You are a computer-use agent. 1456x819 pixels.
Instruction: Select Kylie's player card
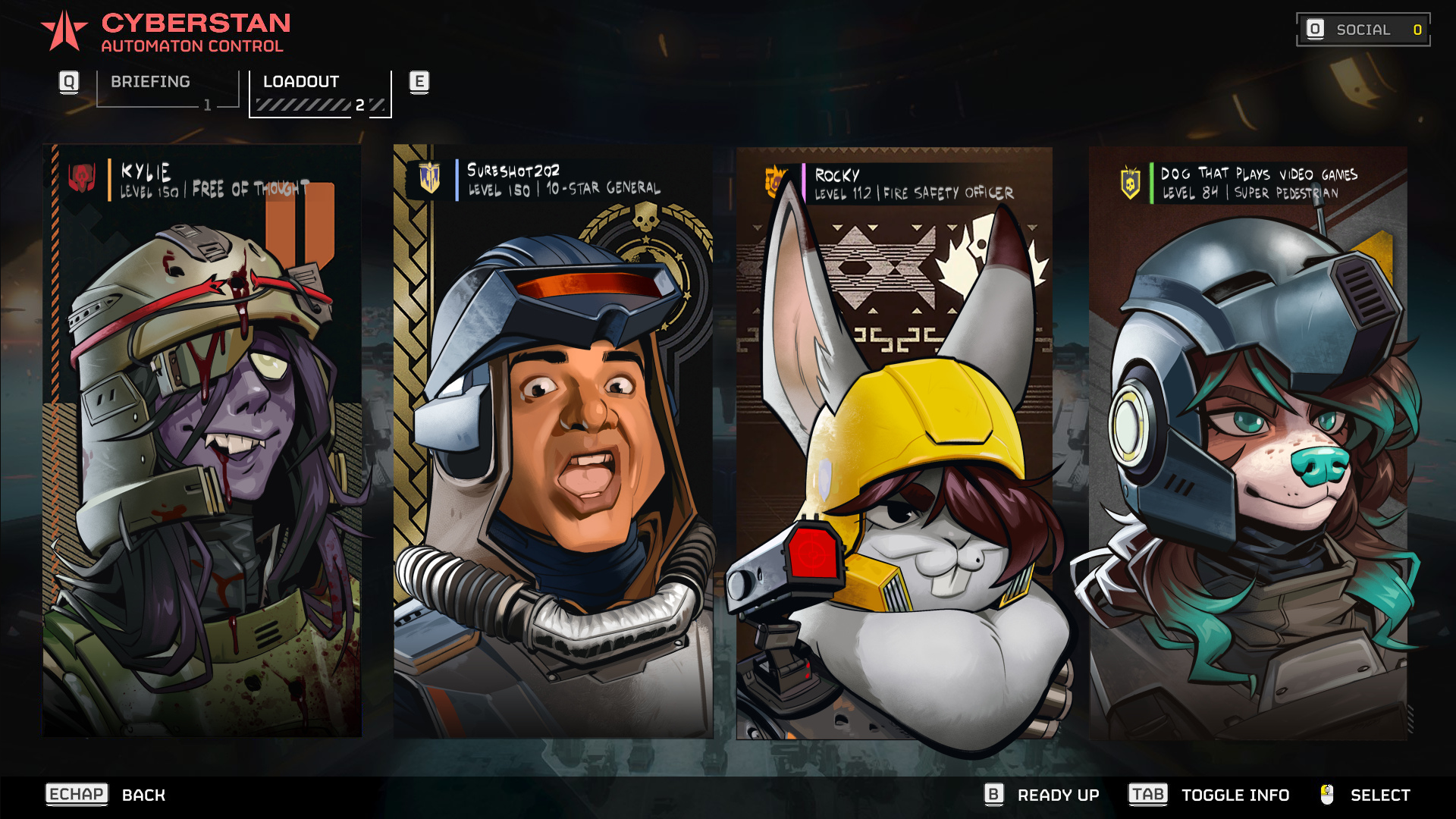point(202,440)
